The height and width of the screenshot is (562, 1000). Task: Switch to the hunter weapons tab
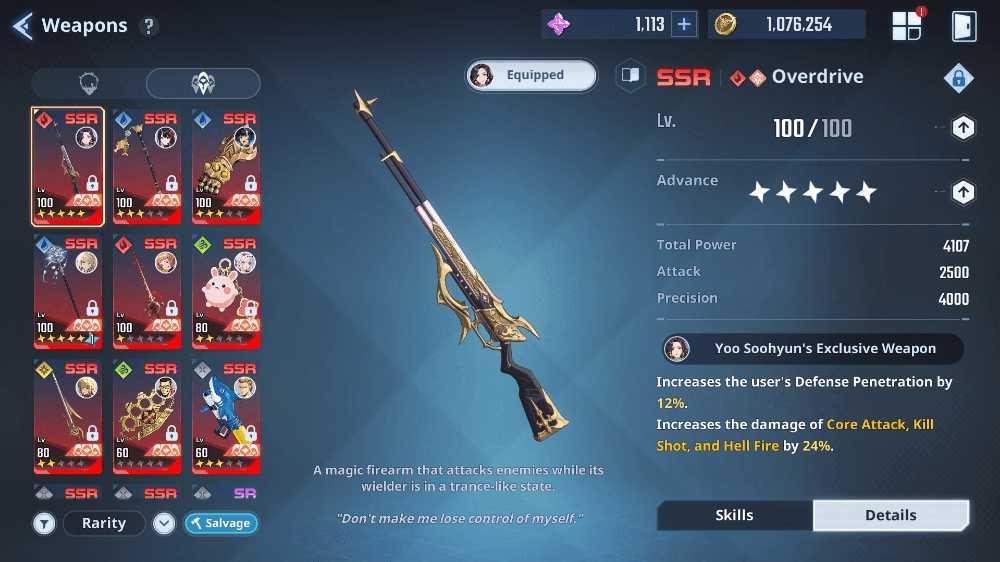[x=203, y=83]
